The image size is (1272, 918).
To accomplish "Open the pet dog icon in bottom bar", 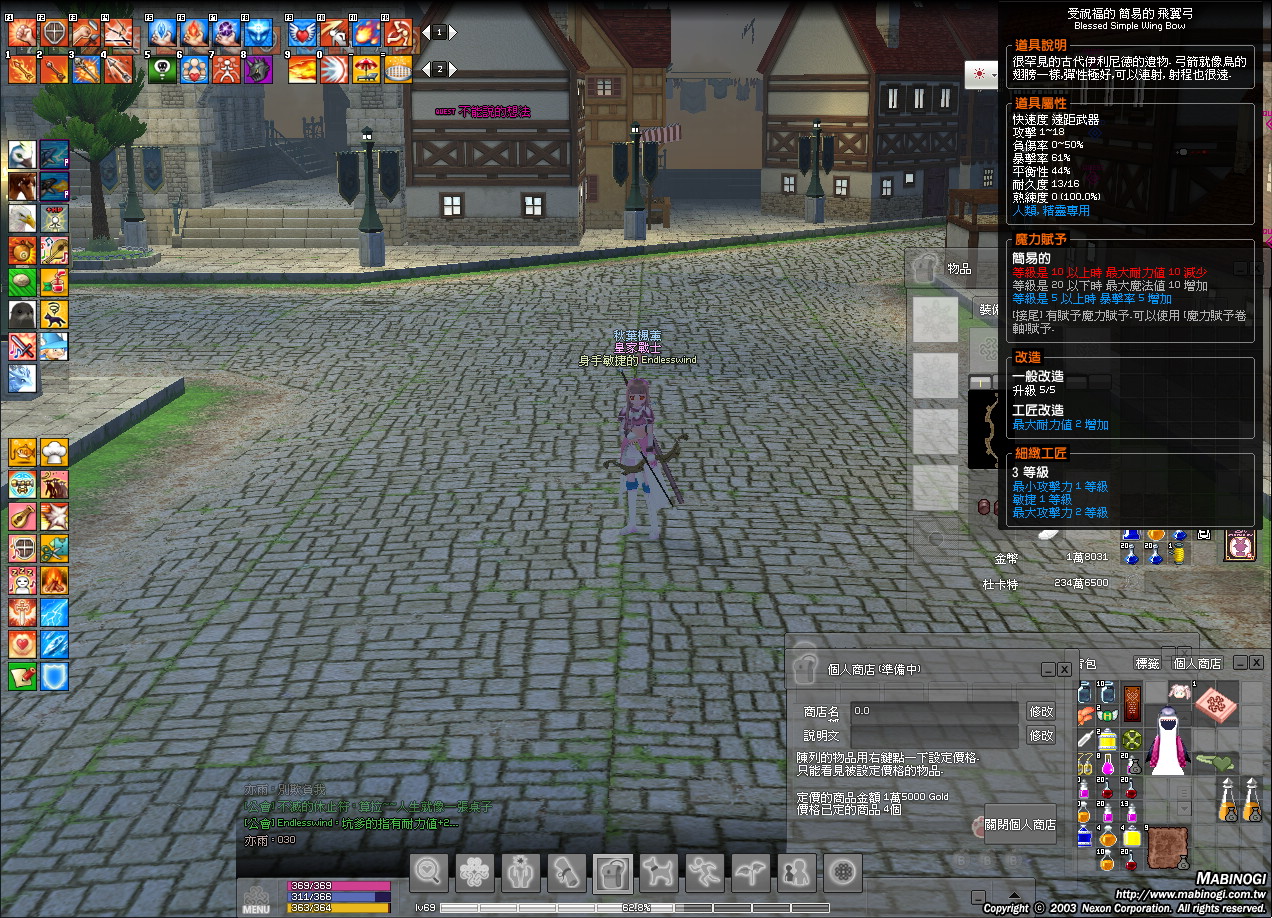I will [658, 873].
